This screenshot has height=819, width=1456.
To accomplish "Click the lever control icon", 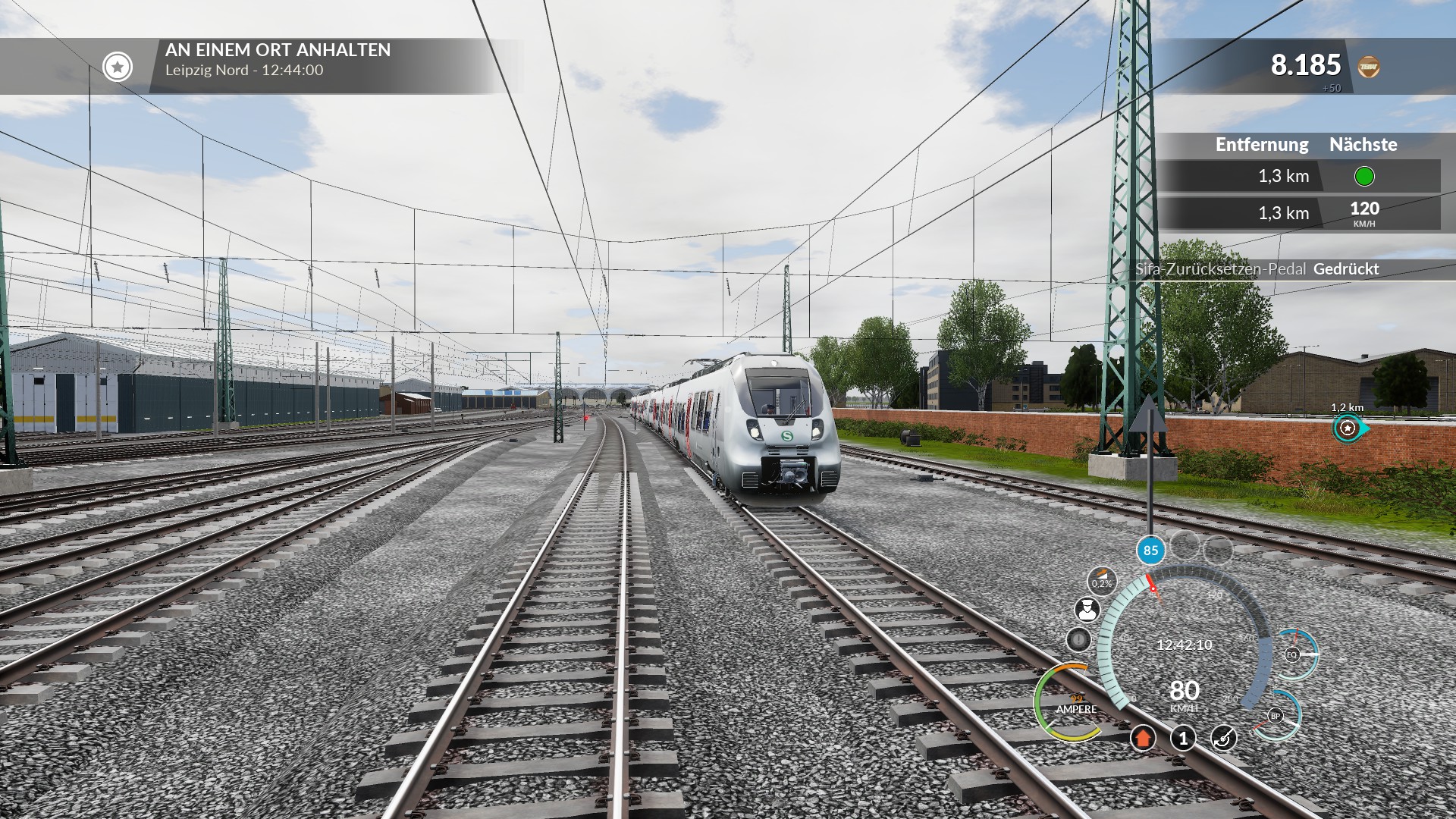I will click(x=1223, y=738).
